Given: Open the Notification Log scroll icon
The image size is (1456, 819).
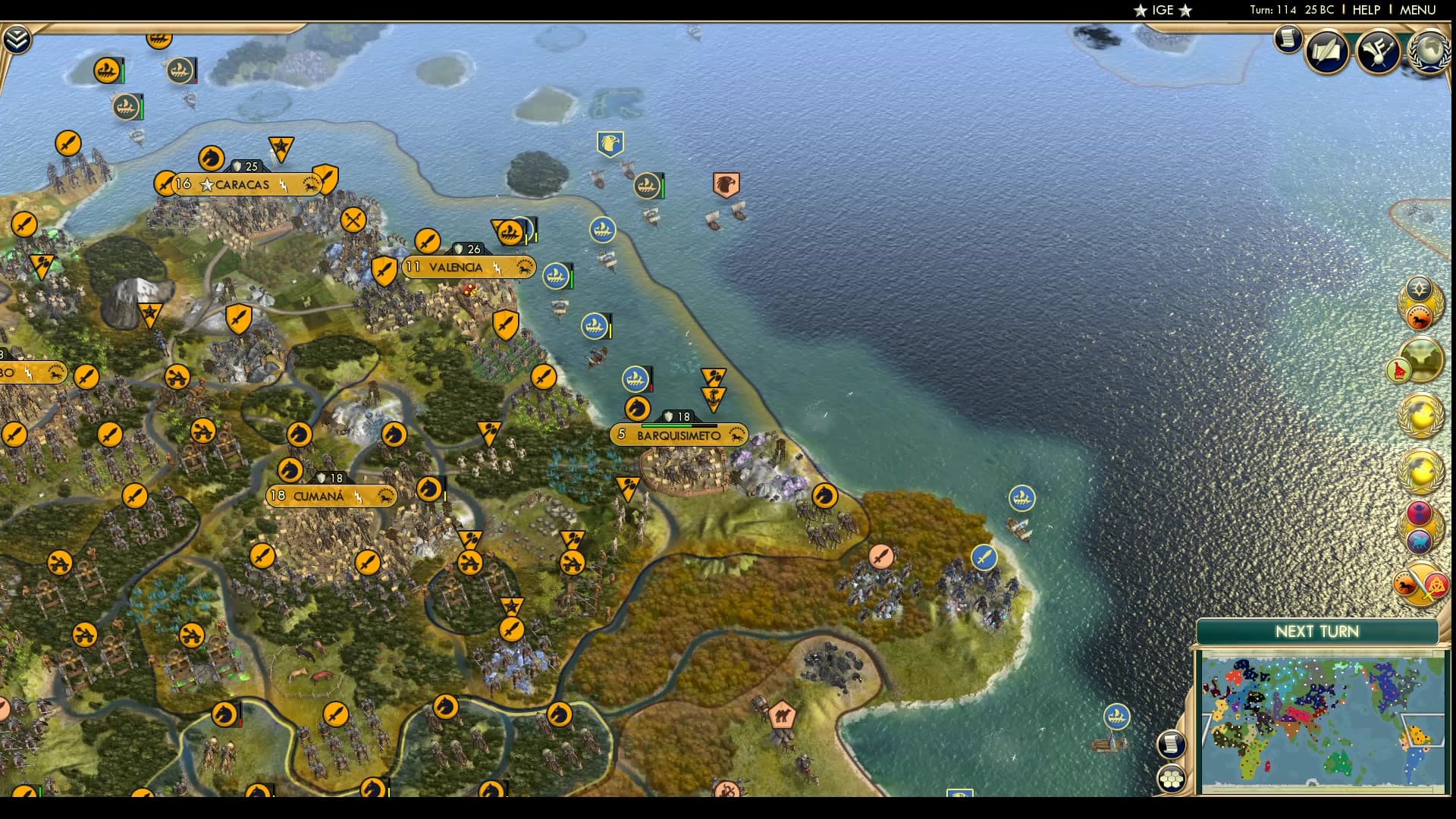Looking at the screenshot, I should tap(1287, 38).
